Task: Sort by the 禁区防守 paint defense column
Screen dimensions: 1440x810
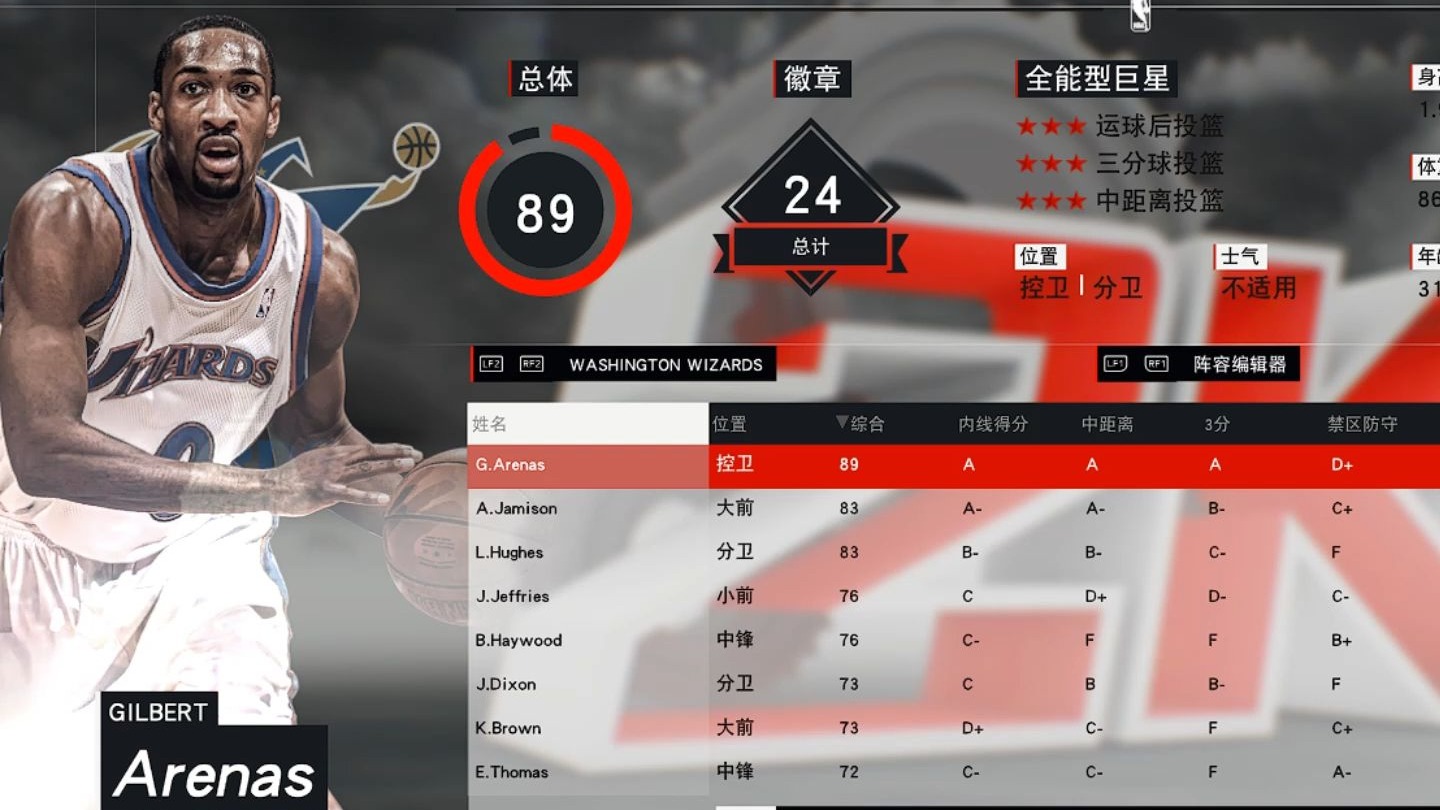Action: coord(1362,424)
